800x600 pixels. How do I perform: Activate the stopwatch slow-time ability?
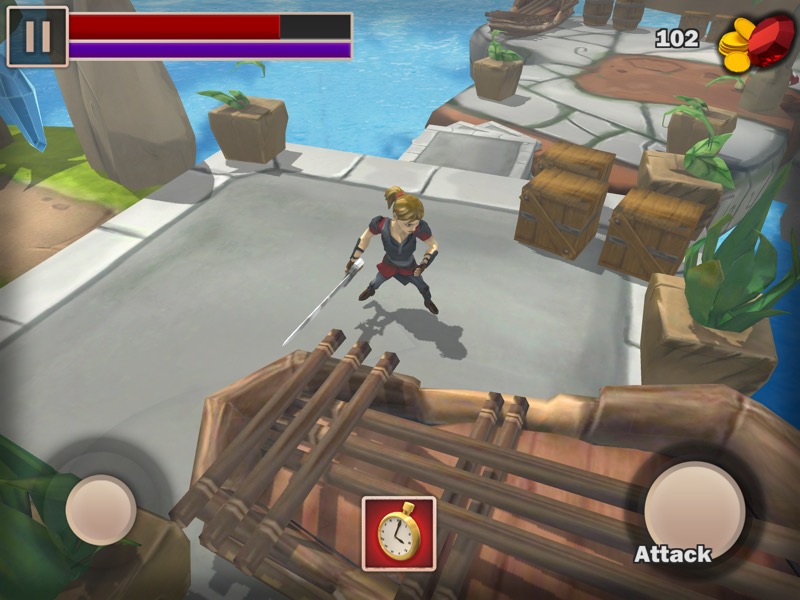tap(399, 533)
